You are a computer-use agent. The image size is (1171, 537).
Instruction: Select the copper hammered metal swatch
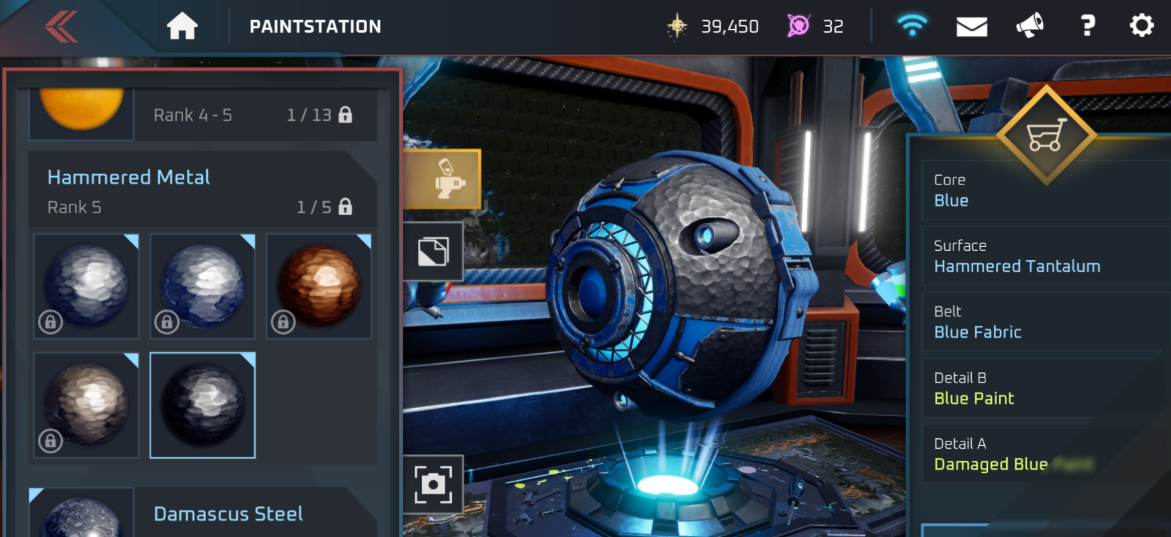319,286
